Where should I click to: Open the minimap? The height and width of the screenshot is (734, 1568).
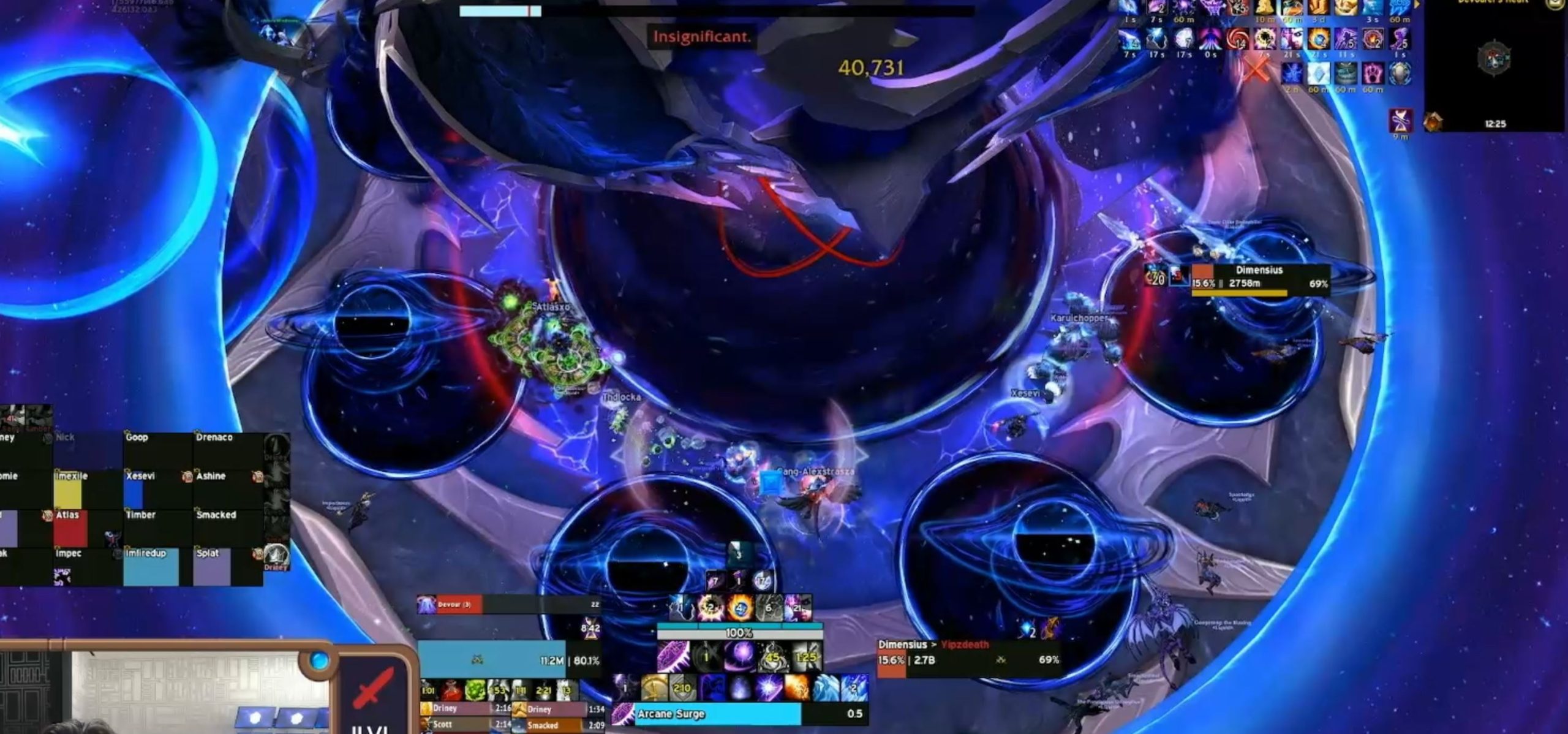coord(1494,60)
